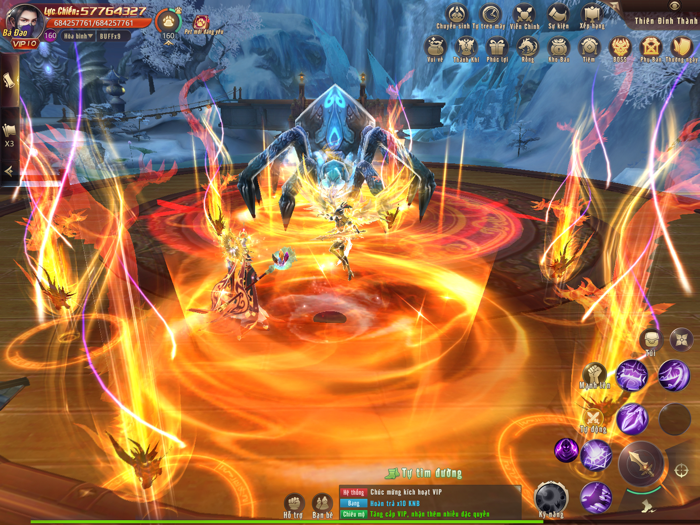
Task: Open the Chuyển sinh menu icon
Action: click(457, 14)
